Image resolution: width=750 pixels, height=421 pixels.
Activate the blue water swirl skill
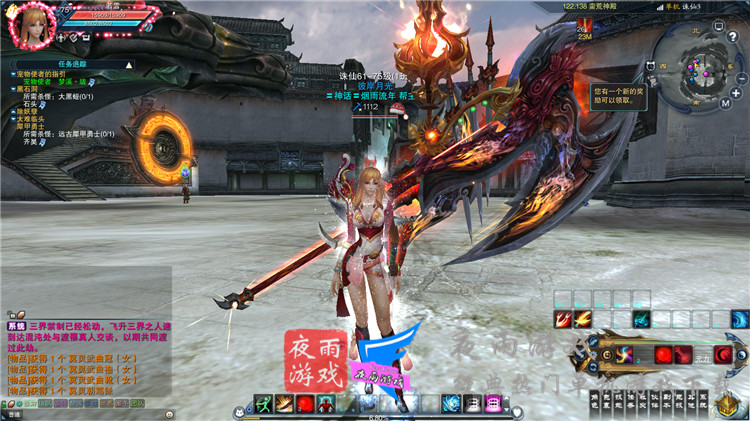[x=740, y=319]
